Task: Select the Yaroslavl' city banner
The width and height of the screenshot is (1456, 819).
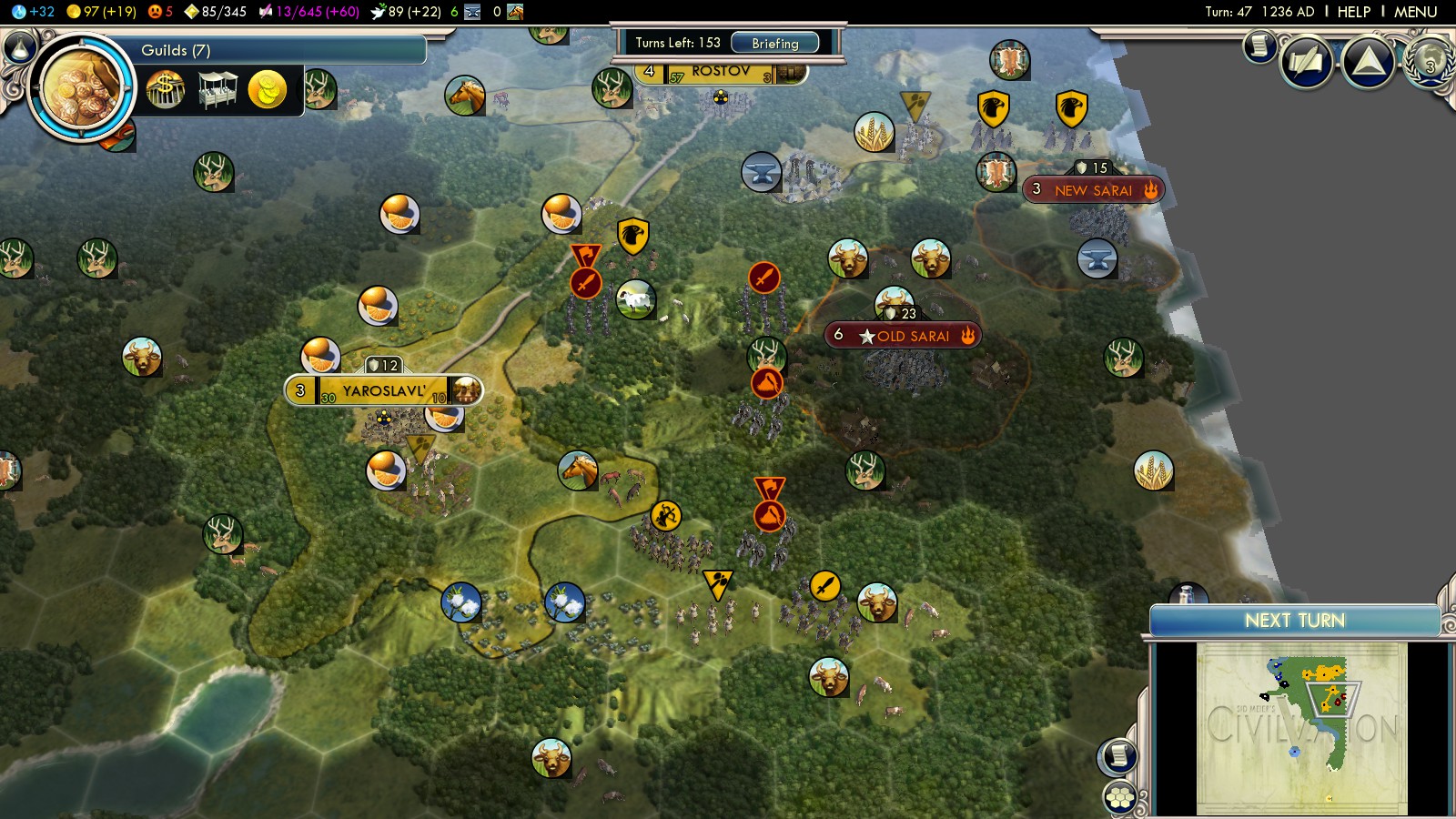Action: [x=383, y=391]
